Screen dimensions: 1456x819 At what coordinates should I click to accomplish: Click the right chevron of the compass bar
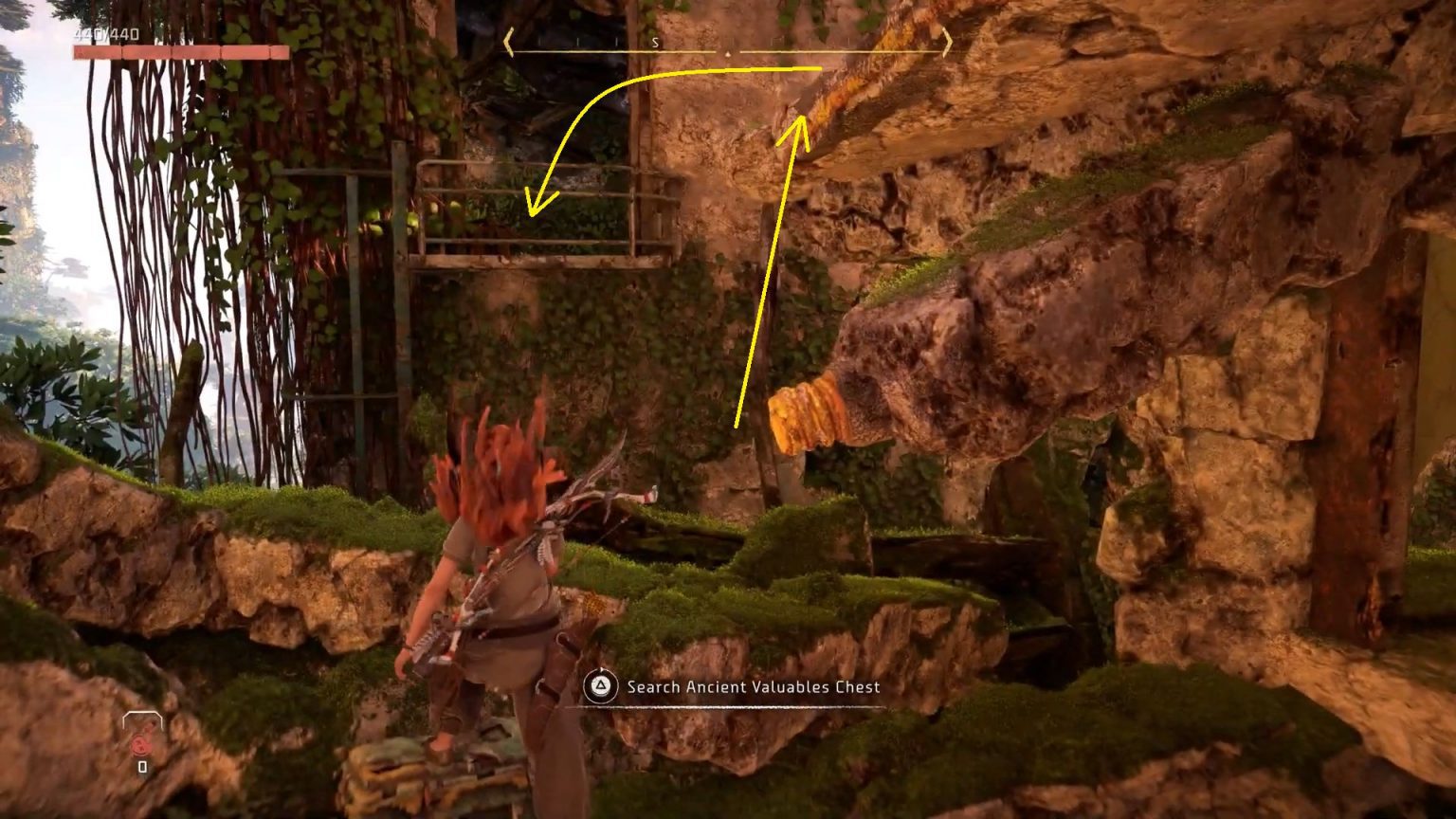pyautogui.click(x=946, y=43)
